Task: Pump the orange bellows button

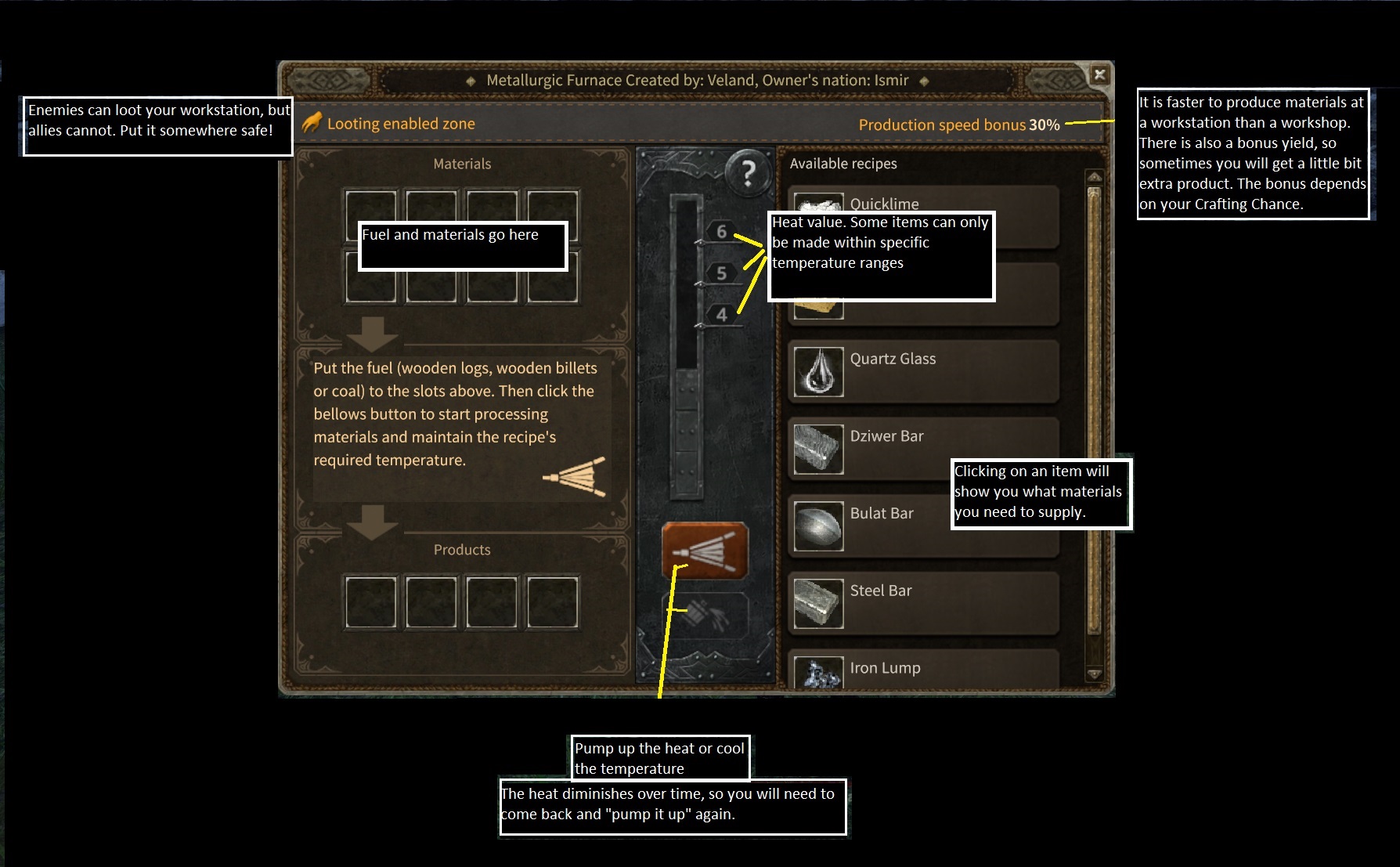Action: tap(705, 551)
